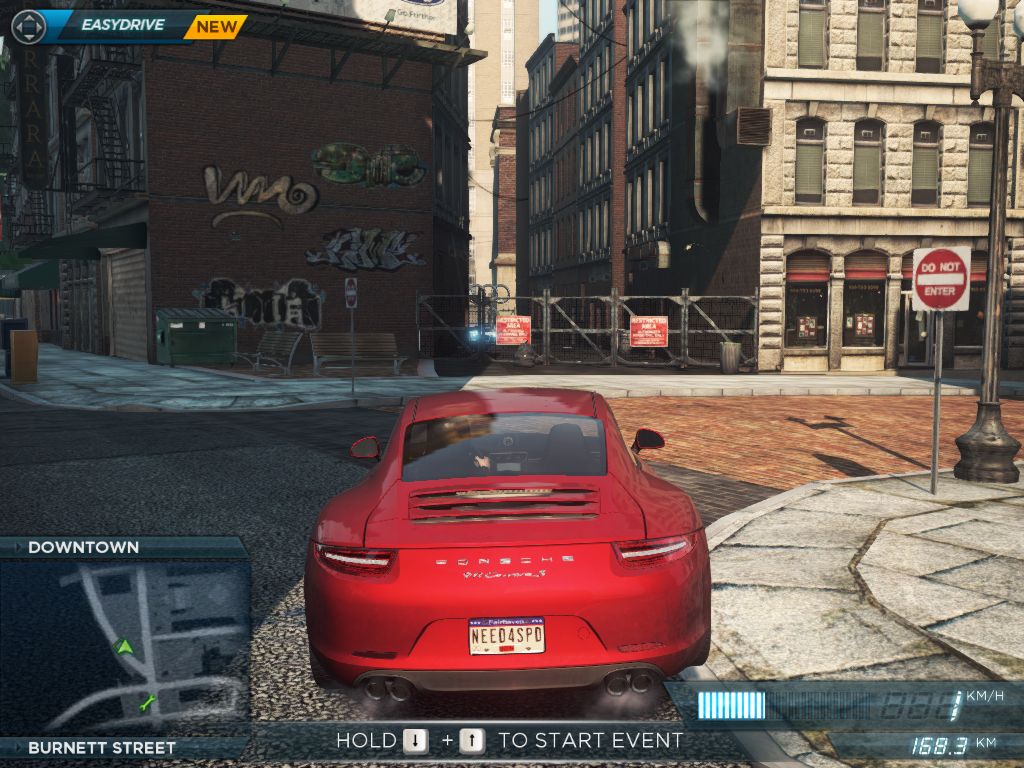
Task: Select the D-pad icon beside EasyDrive
Action: [x=29, y=27]
